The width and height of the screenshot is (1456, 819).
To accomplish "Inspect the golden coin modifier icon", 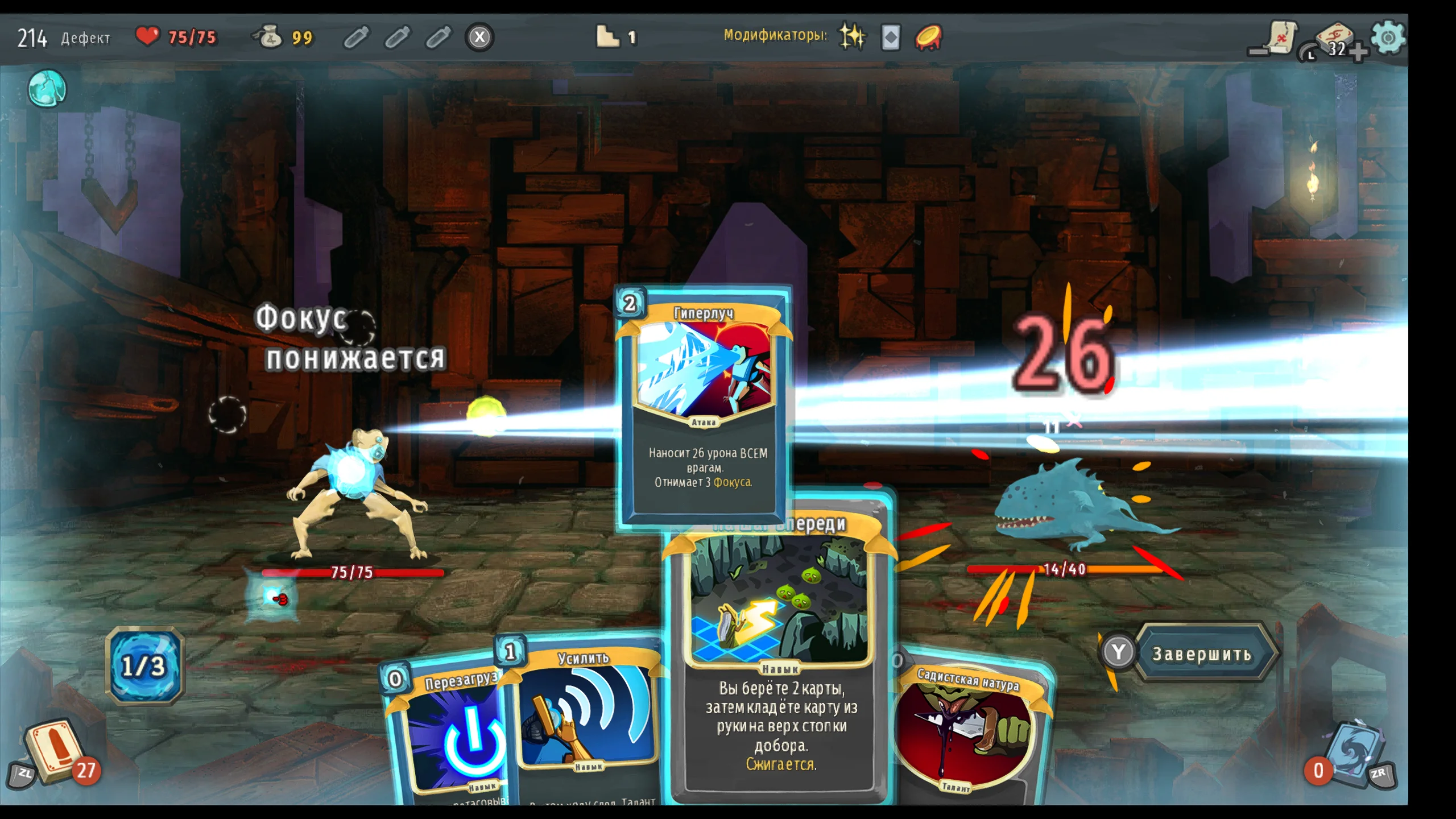I will [x=928, y=38].
